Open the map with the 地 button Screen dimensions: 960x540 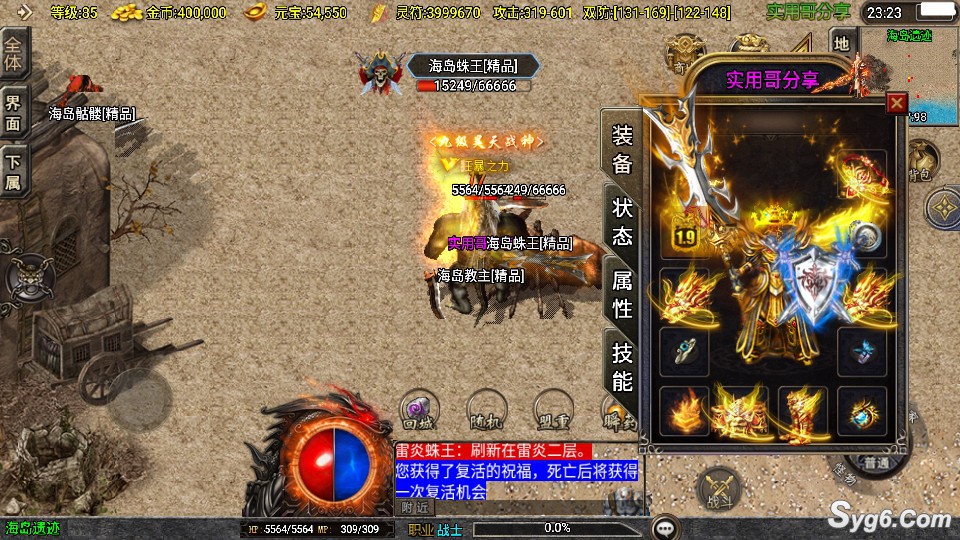point(842,42)
